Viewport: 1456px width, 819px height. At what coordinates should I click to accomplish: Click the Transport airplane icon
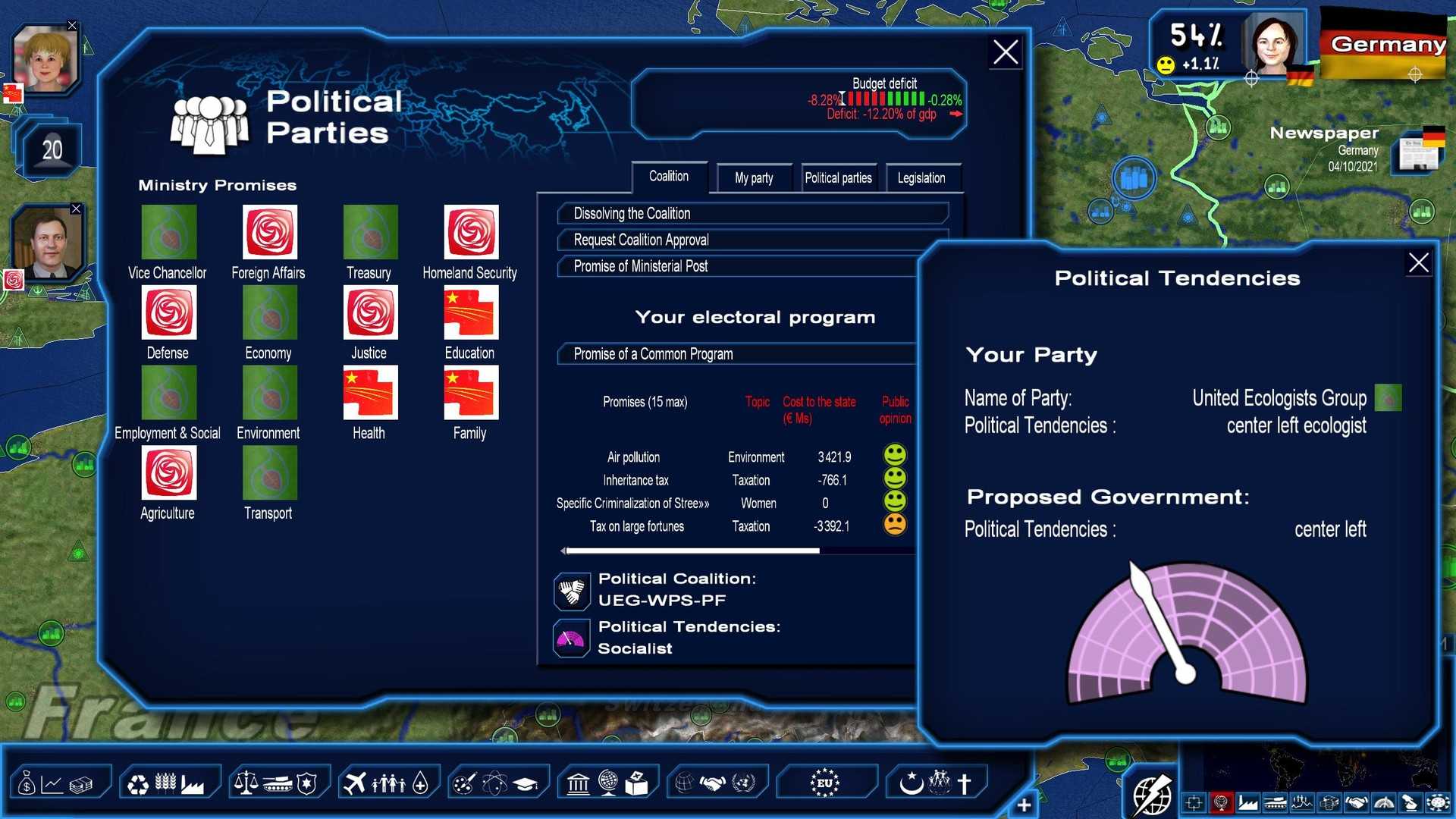click(356, 781)
